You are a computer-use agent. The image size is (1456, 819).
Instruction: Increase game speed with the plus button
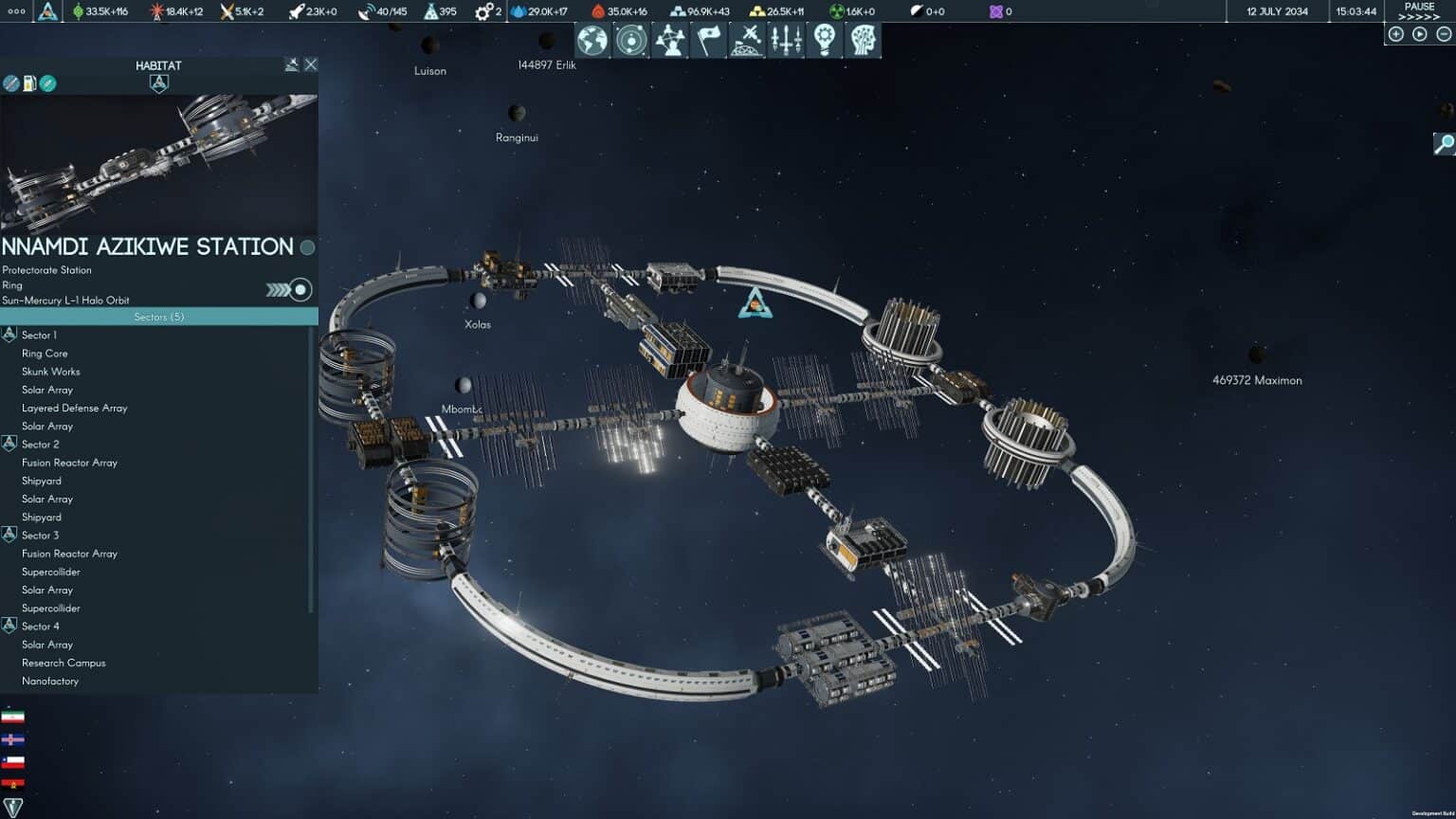1396,34
